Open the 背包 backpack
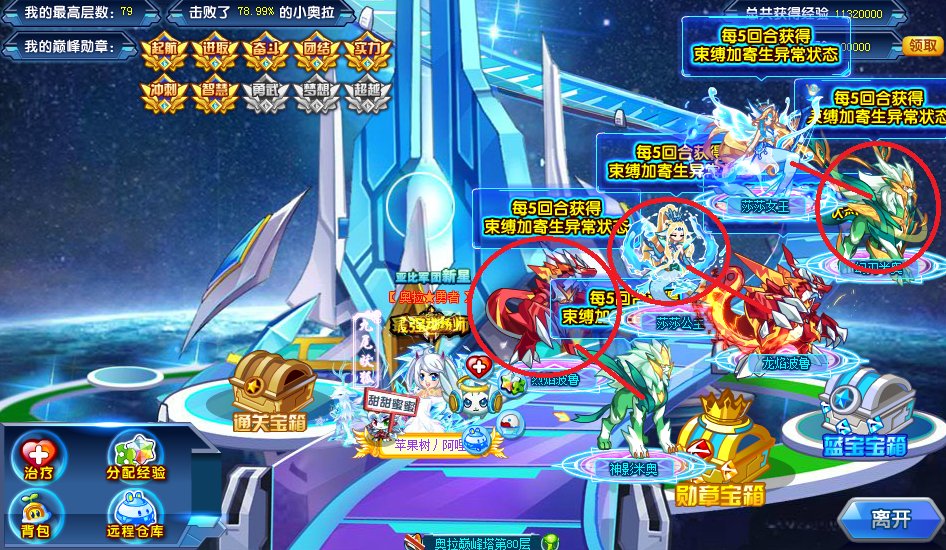The width and height of the screenshot is (946, 550). [38, 514]
